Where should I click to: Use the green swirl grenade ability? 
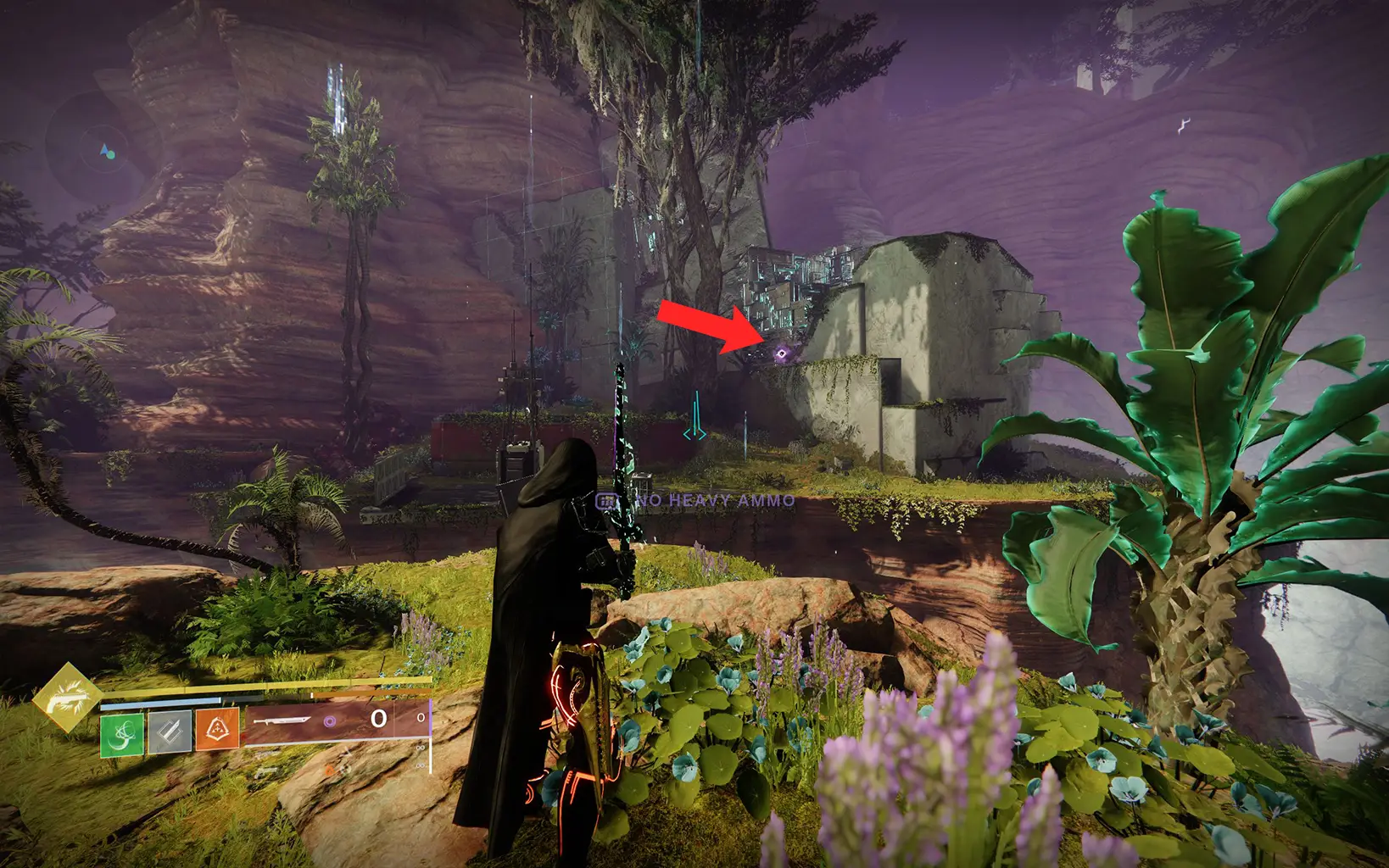[x=122, y=734]
